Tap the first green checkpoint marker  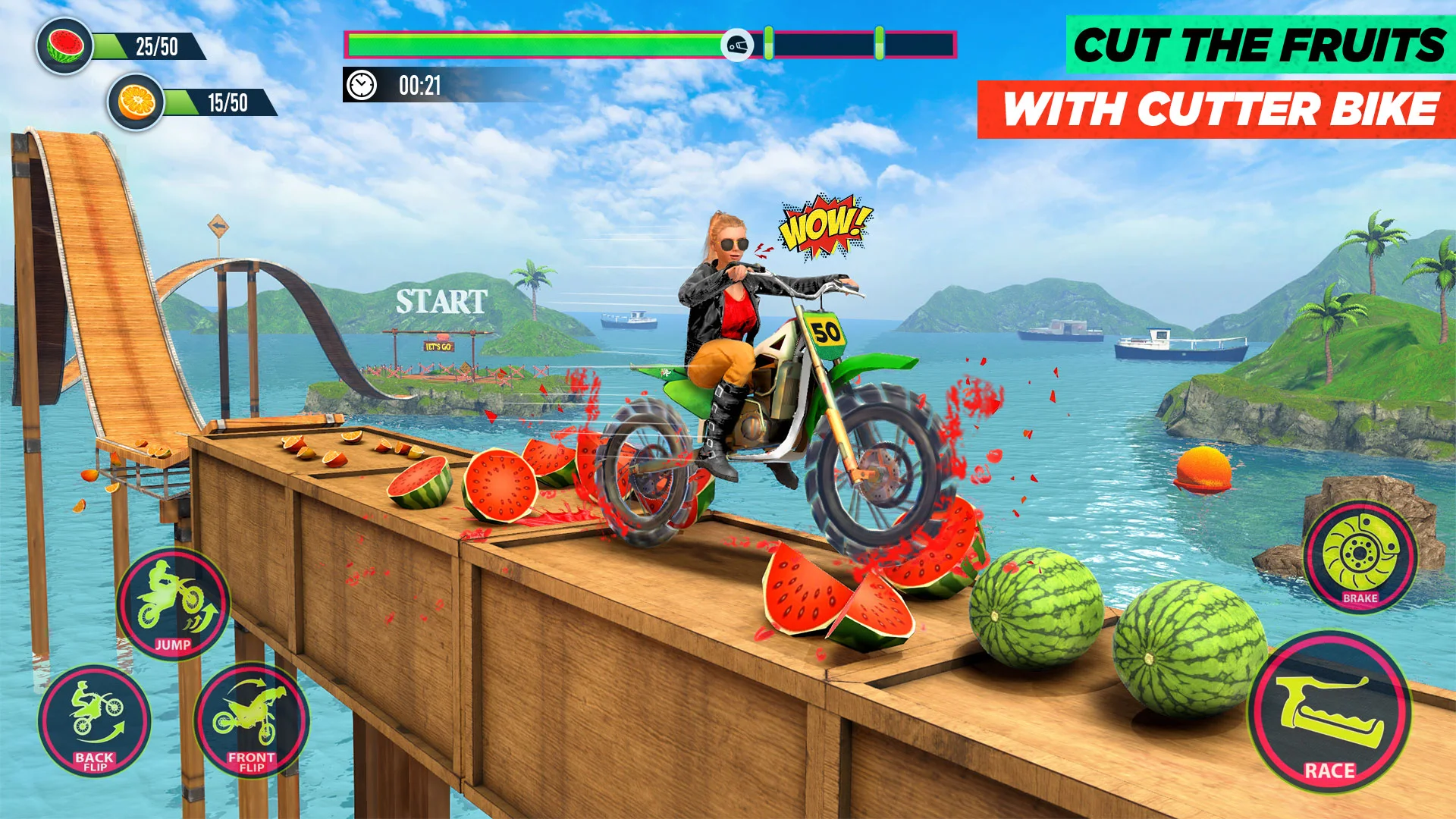(x=767, y=43)
